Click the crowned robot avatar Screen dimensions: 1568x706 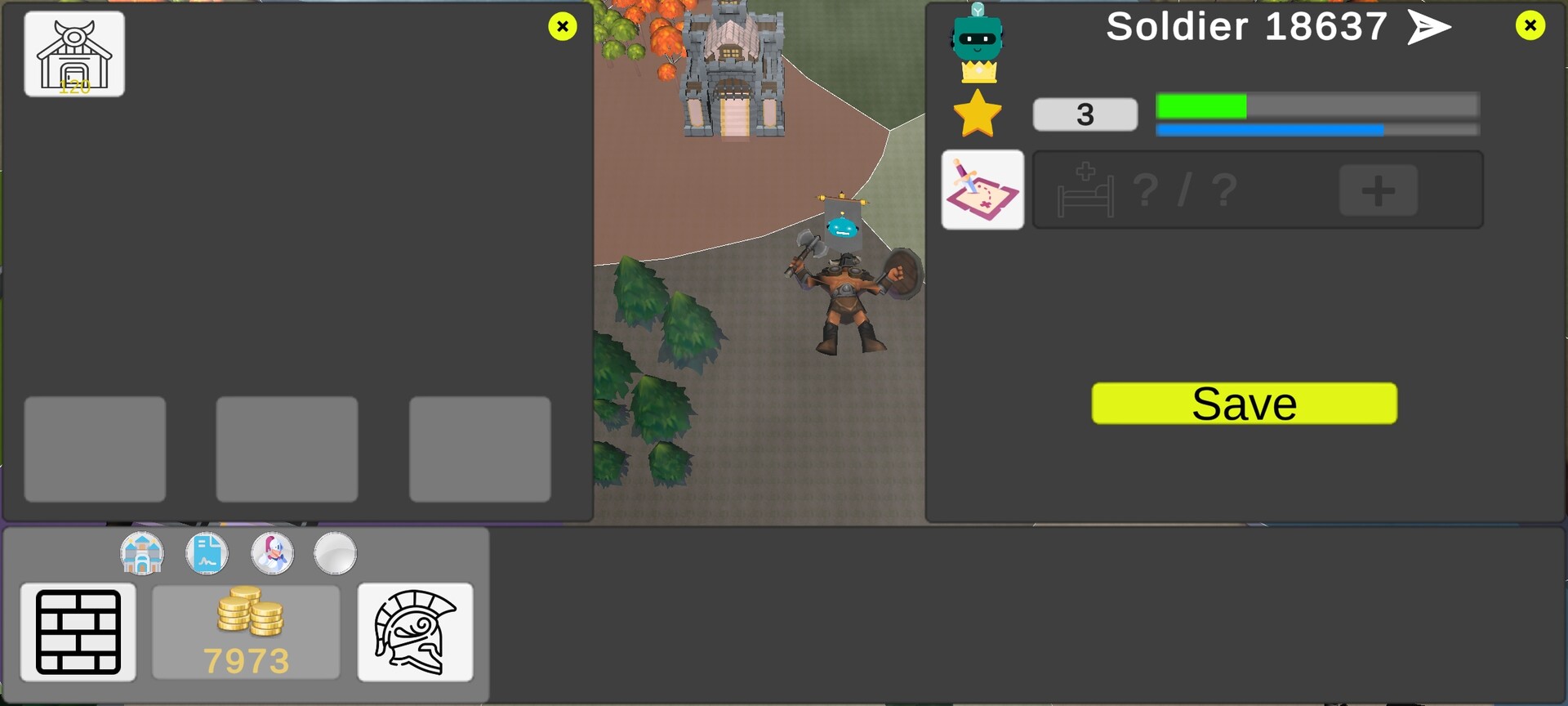point(977,37)
